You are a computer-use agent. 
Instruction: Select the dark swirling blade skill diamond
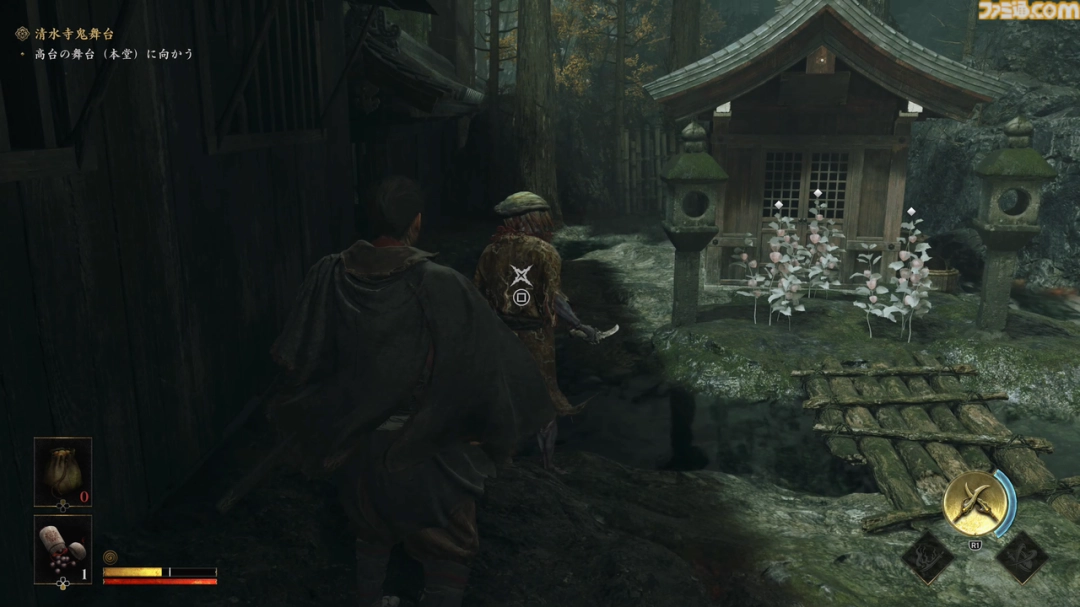point(1021,557)
